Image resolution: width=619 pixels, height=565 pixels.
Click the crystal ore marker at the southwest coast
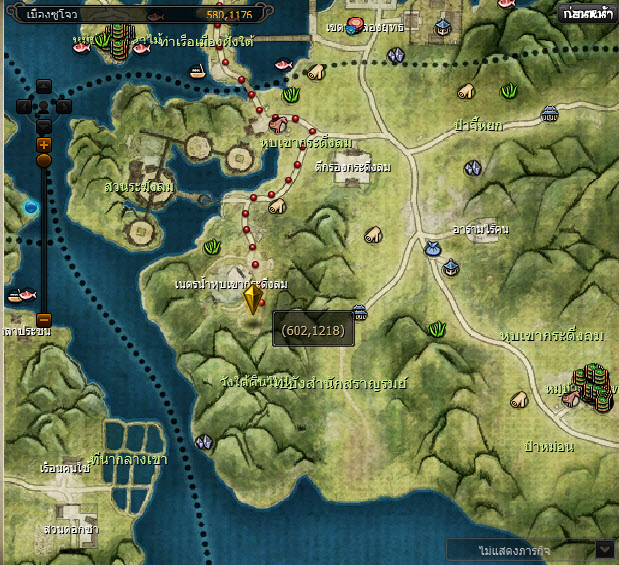click(x=204, y=441)
